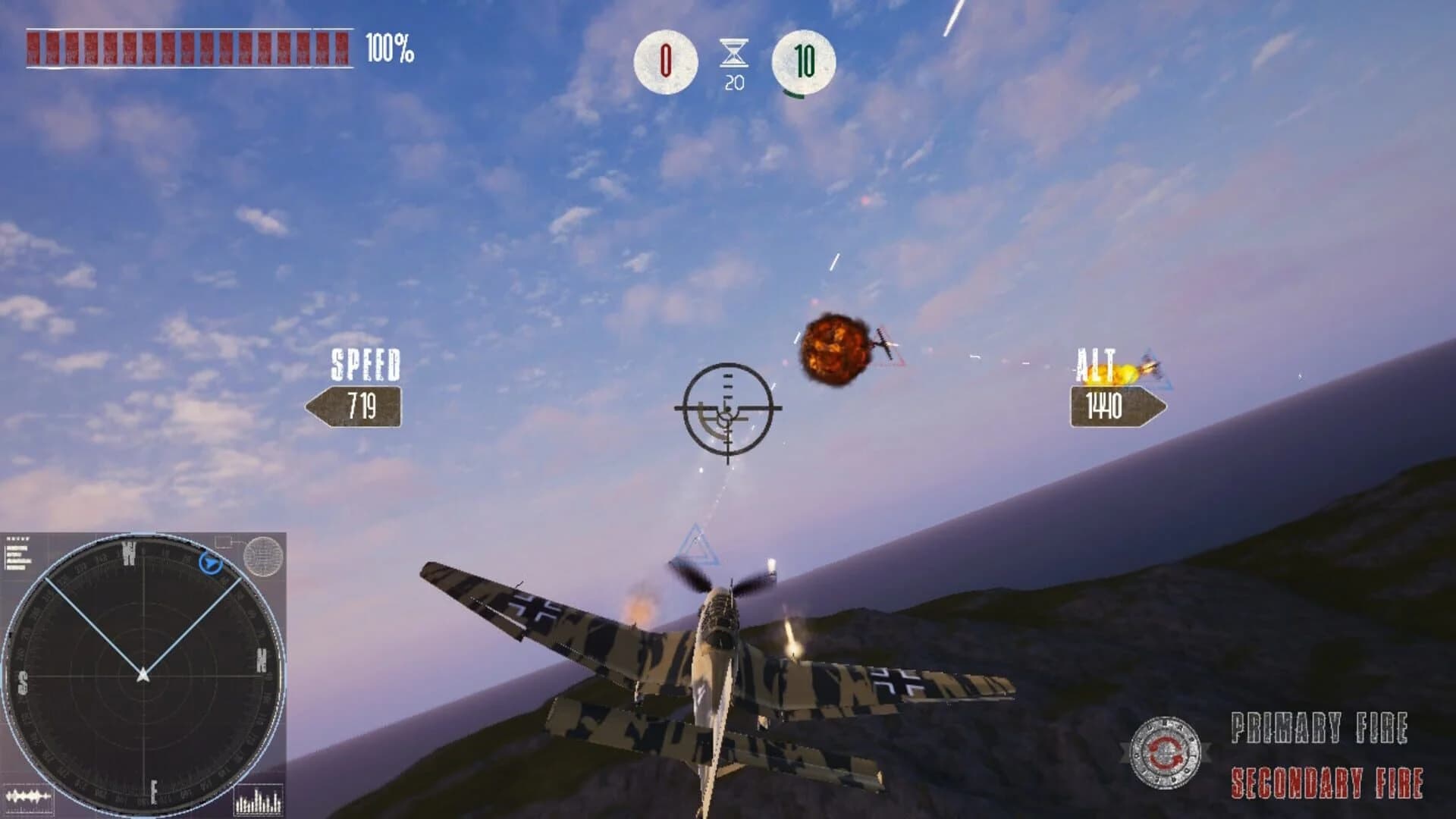
Task: Click the blue player arrow on the compass
Action: (211, 563)
